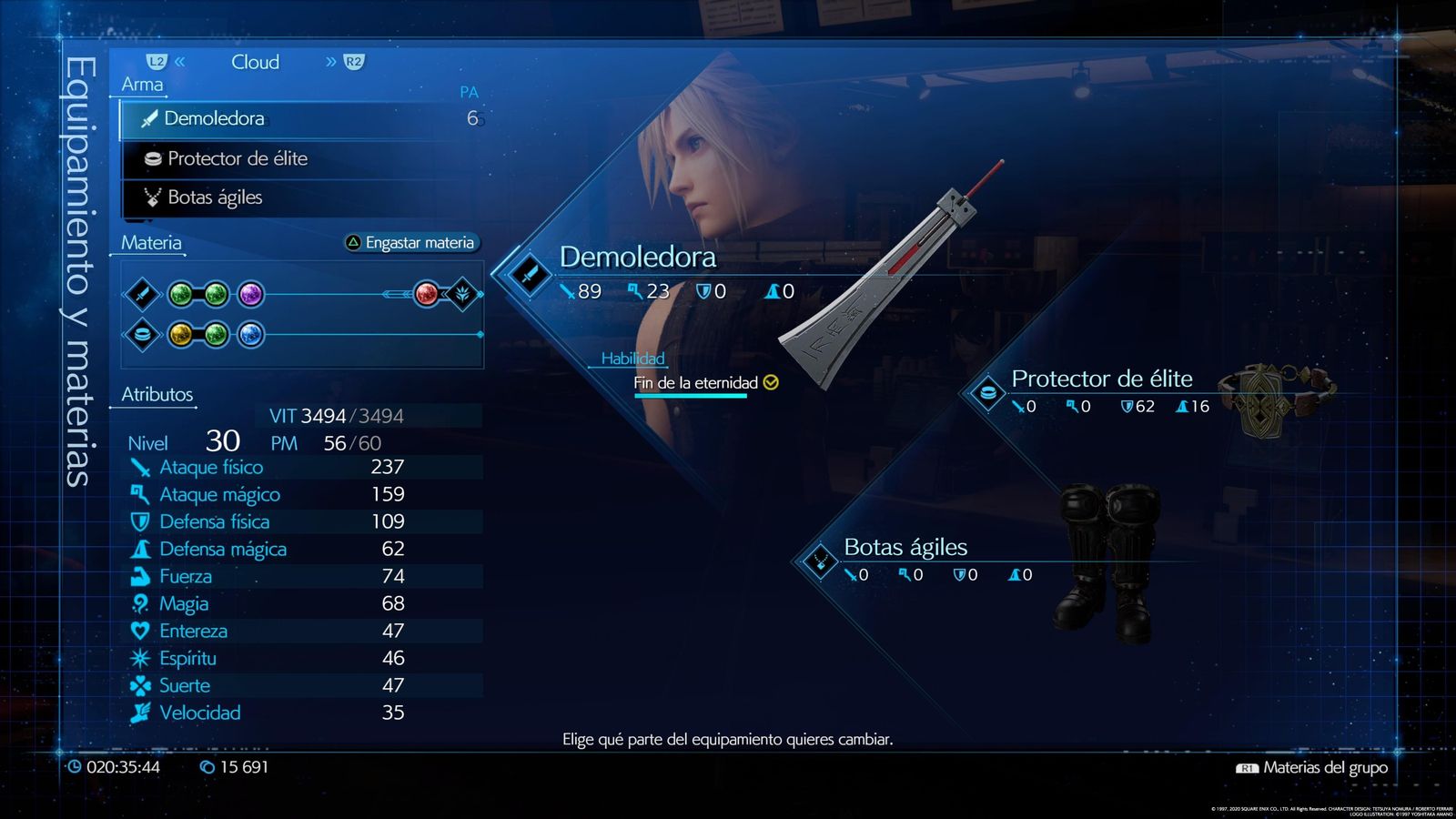Viewport: 1456px width, 819px height.
Task: Select the Botas ágiles accessory row
Action: pos(300,197)
